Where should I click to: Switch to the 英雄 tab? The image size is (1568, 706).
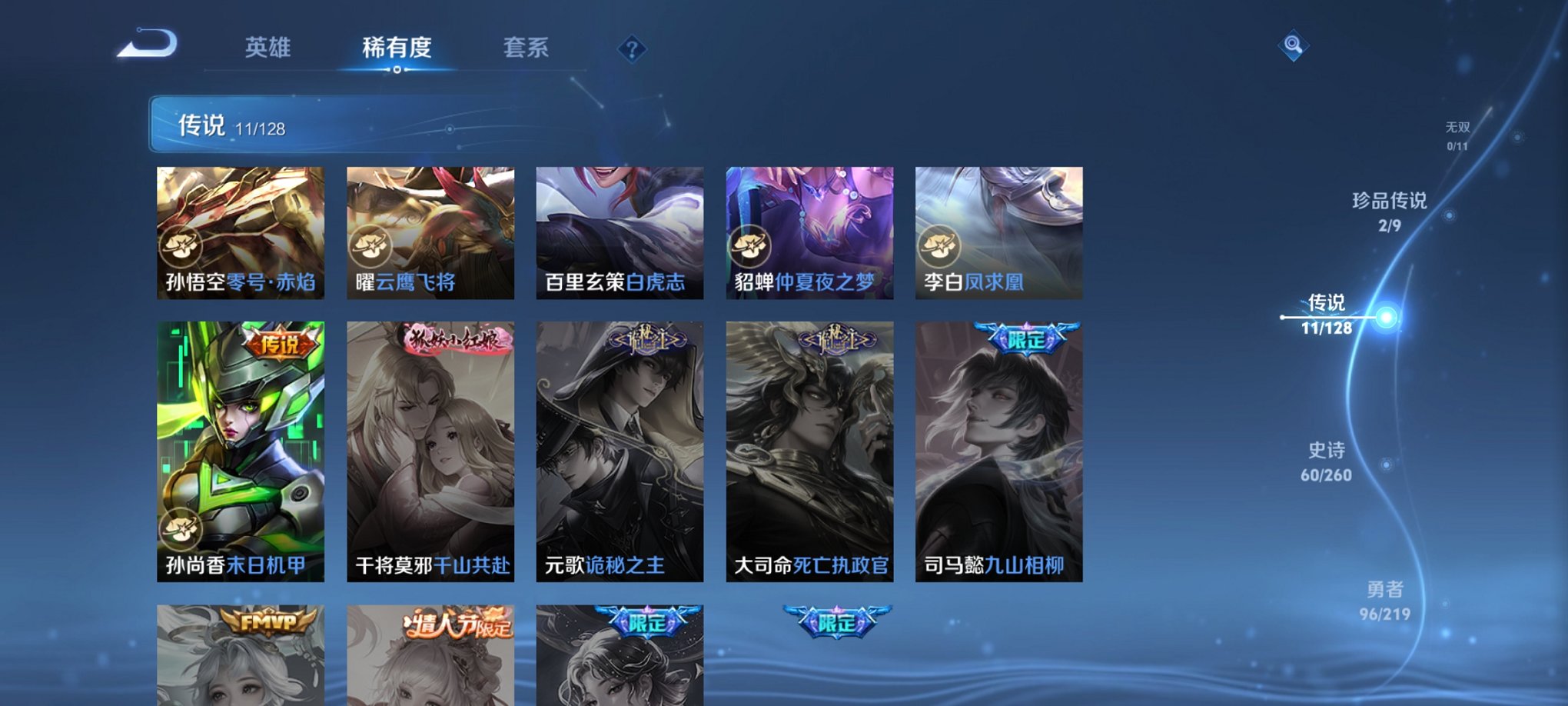(267, 48)
